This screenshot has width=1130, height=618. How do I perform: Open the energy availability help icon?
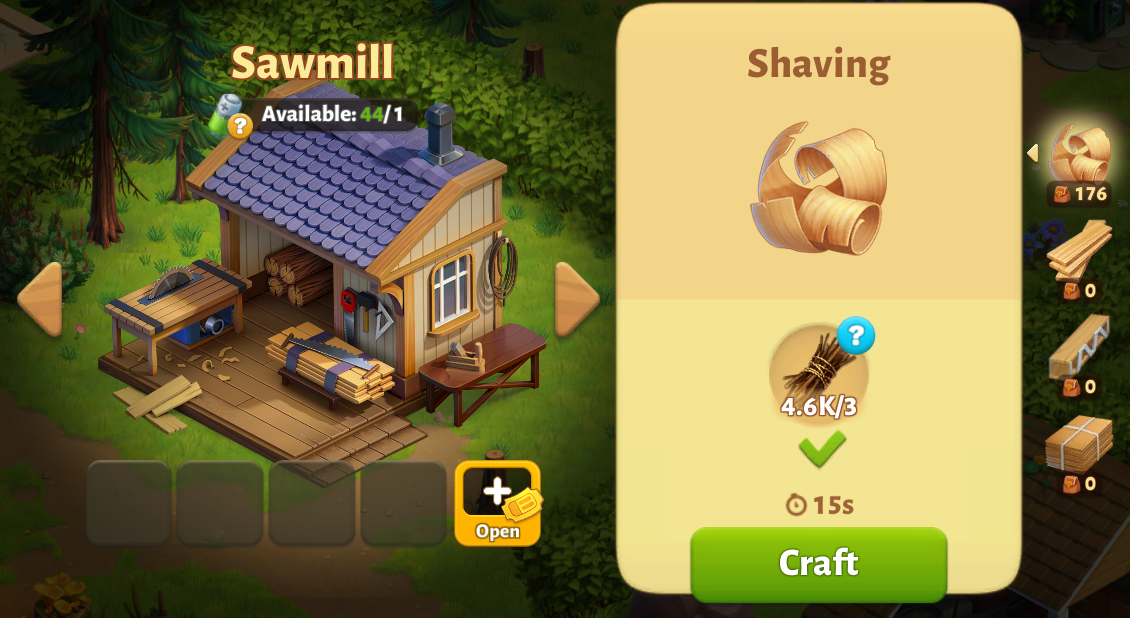[239, 126]
